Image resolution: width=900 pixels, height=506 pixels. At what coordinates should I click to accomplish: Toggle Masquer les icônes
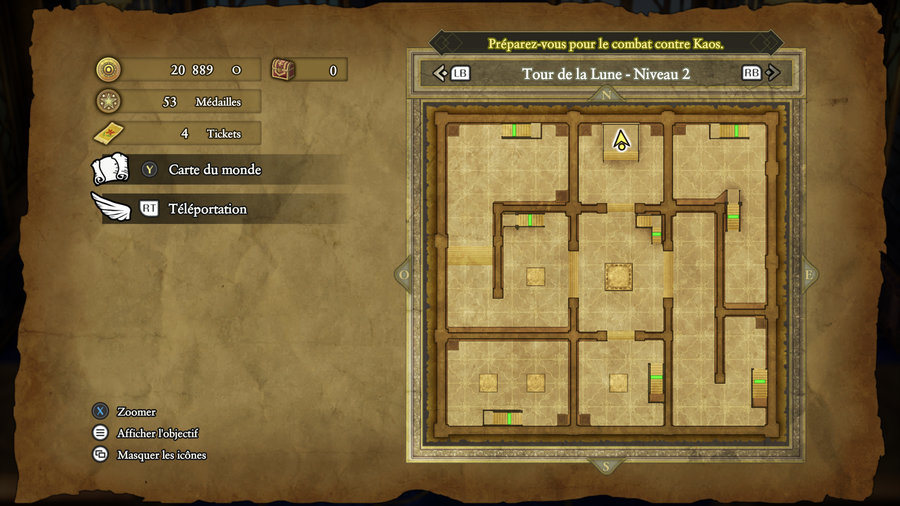[161, 455]
